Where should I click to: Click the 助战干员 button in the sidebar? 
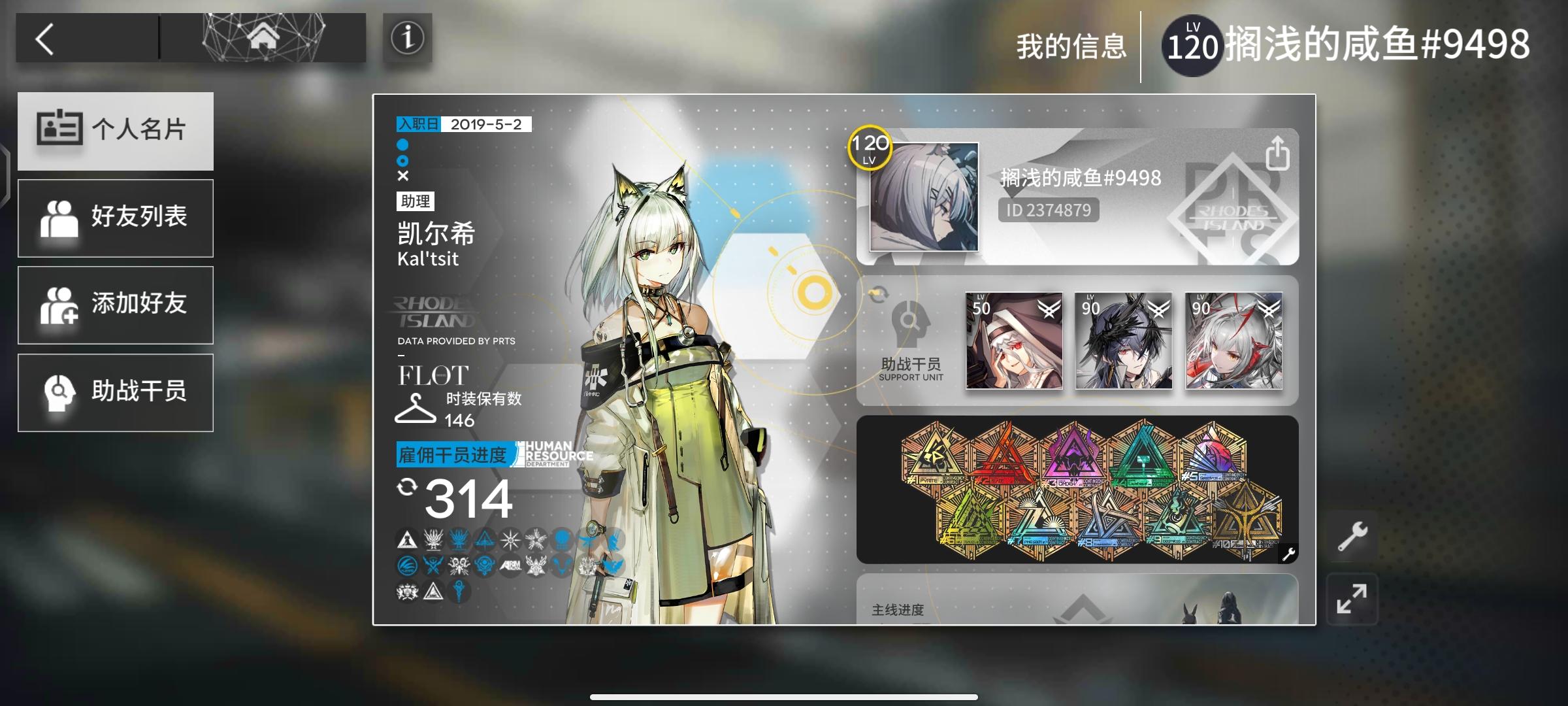point(116,392)
